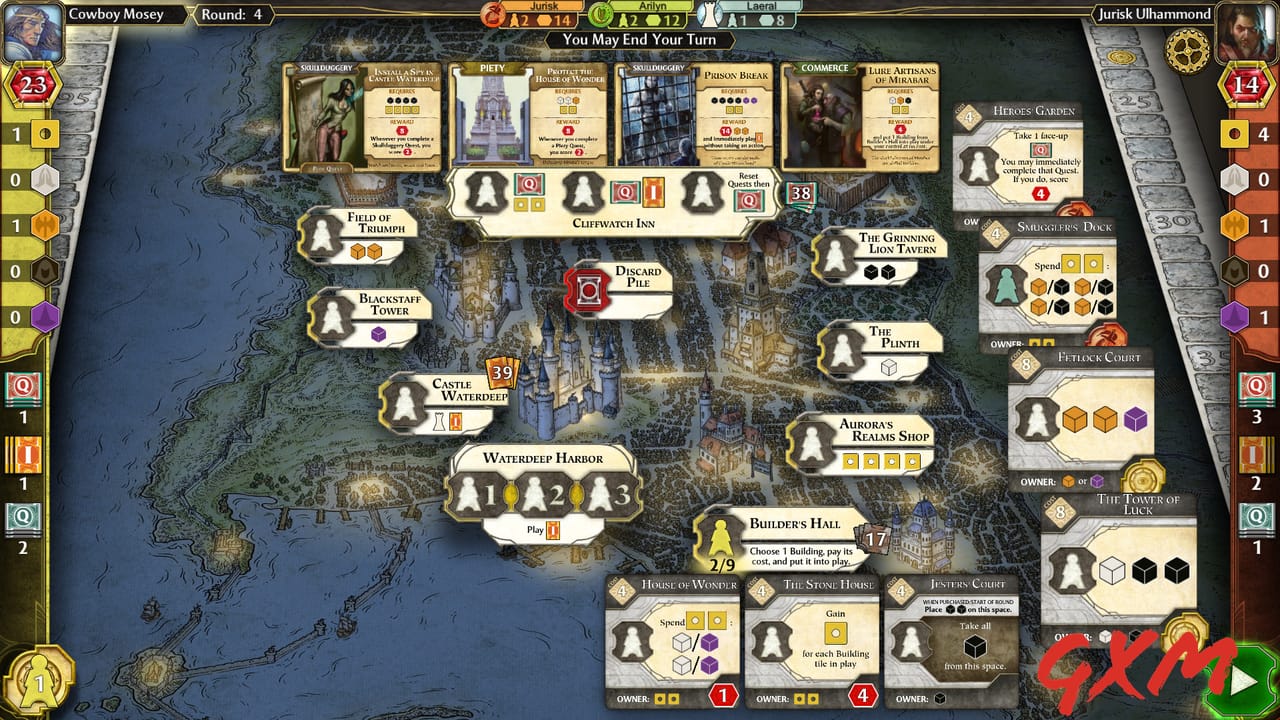
Task: Click the You May End Your Turn banner
Action: (x=639, y=41)
